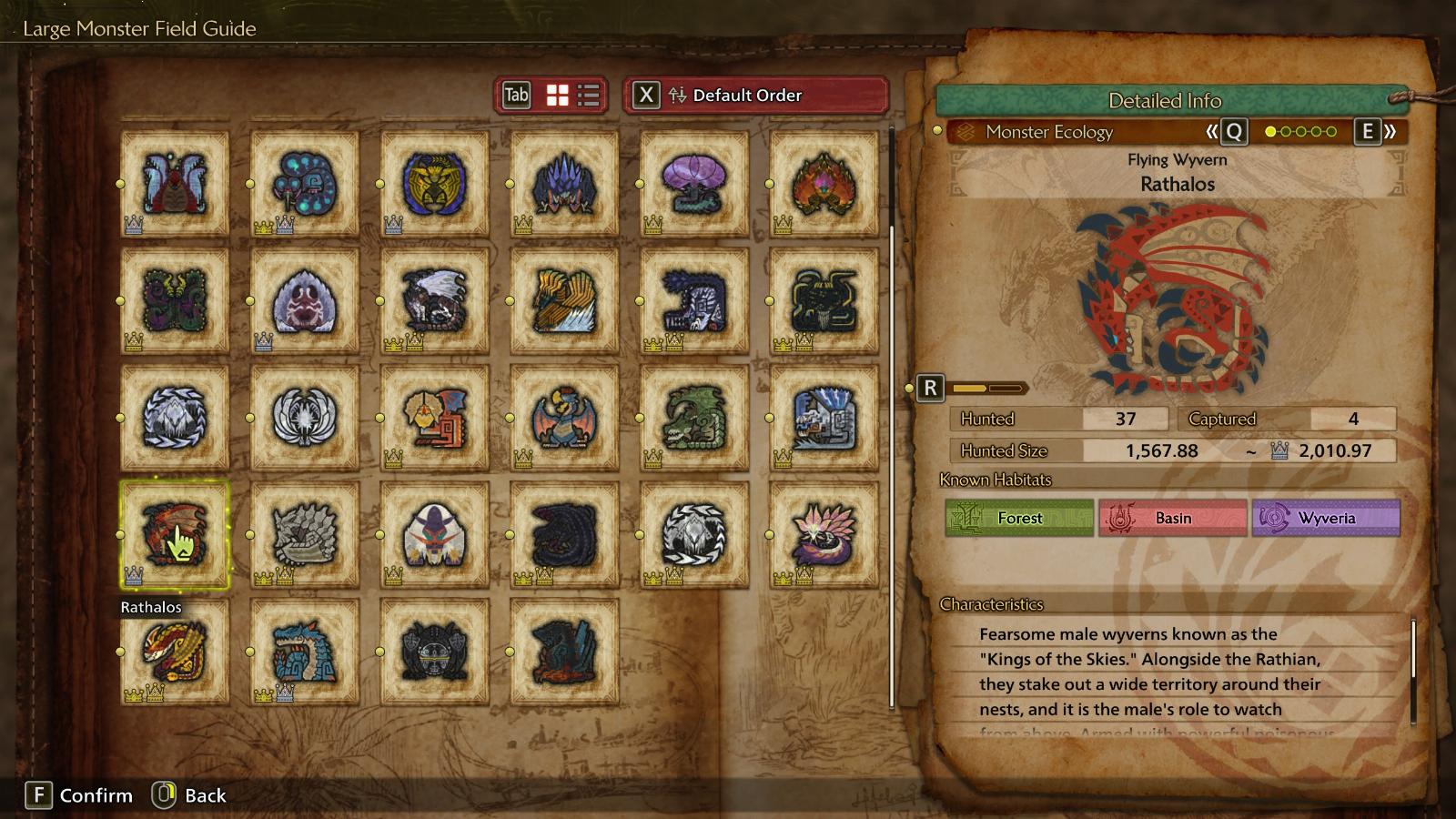
Task: Select the Rathalos monster tile
Action: pyautogui.click(x=174, y=534)
